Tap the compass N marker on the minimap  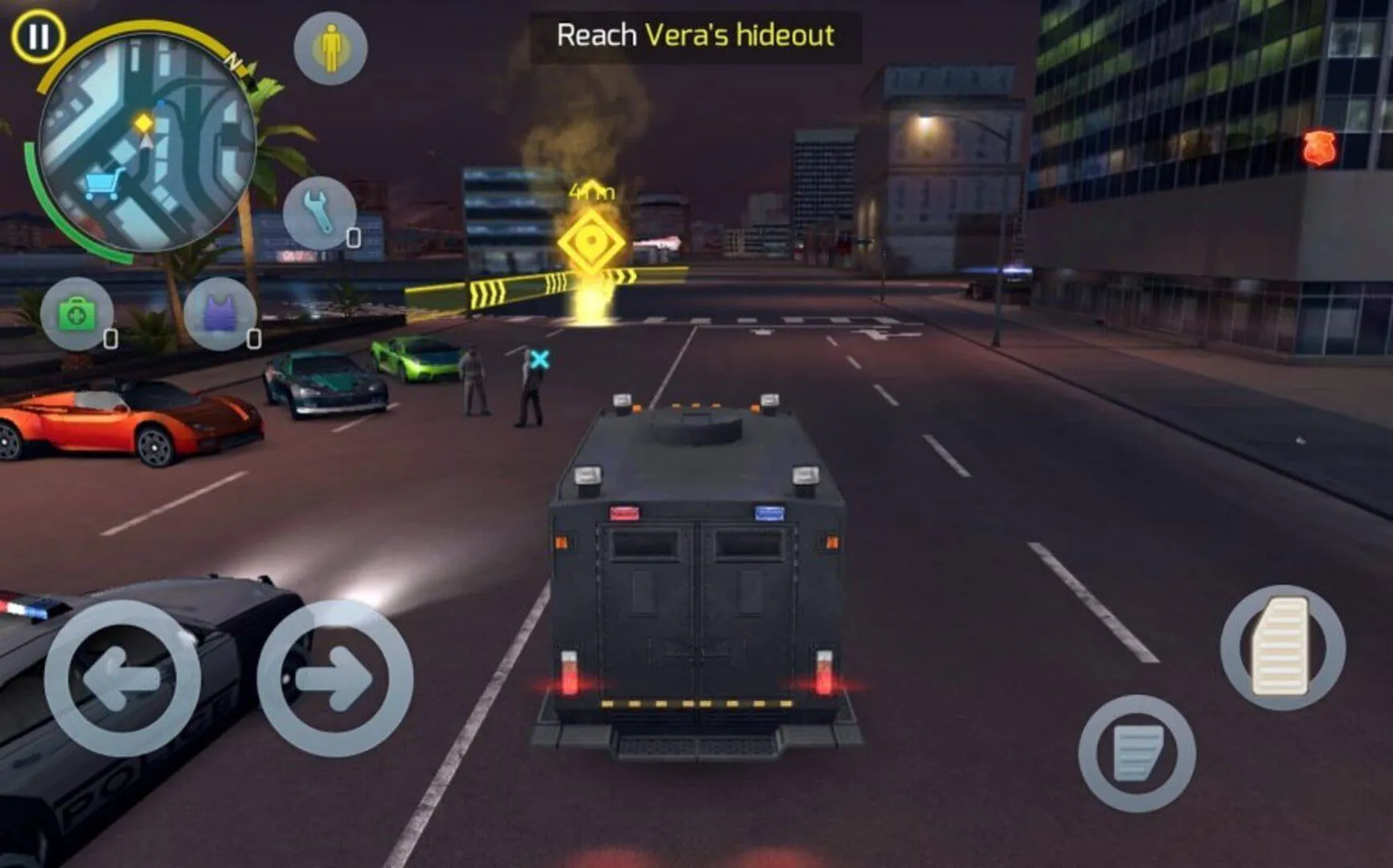click(236, 60)
